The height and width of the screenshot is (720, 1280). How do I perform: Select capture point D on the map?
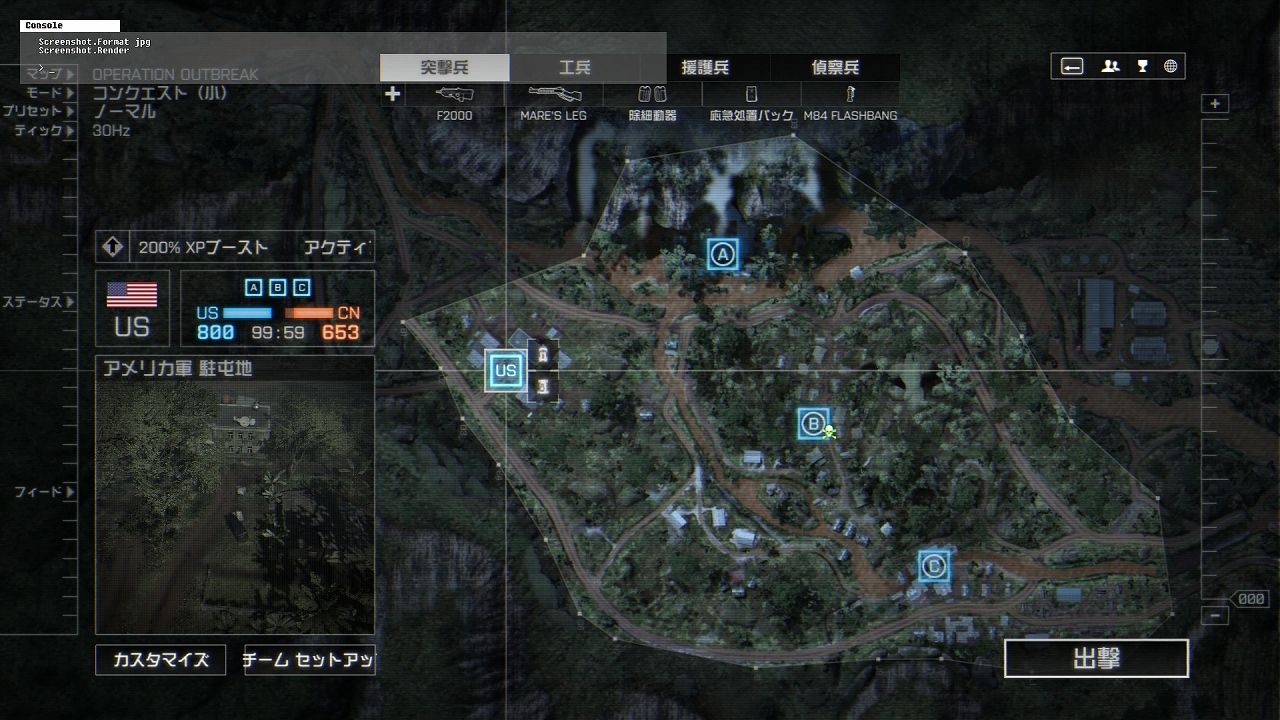coord(934,567)
